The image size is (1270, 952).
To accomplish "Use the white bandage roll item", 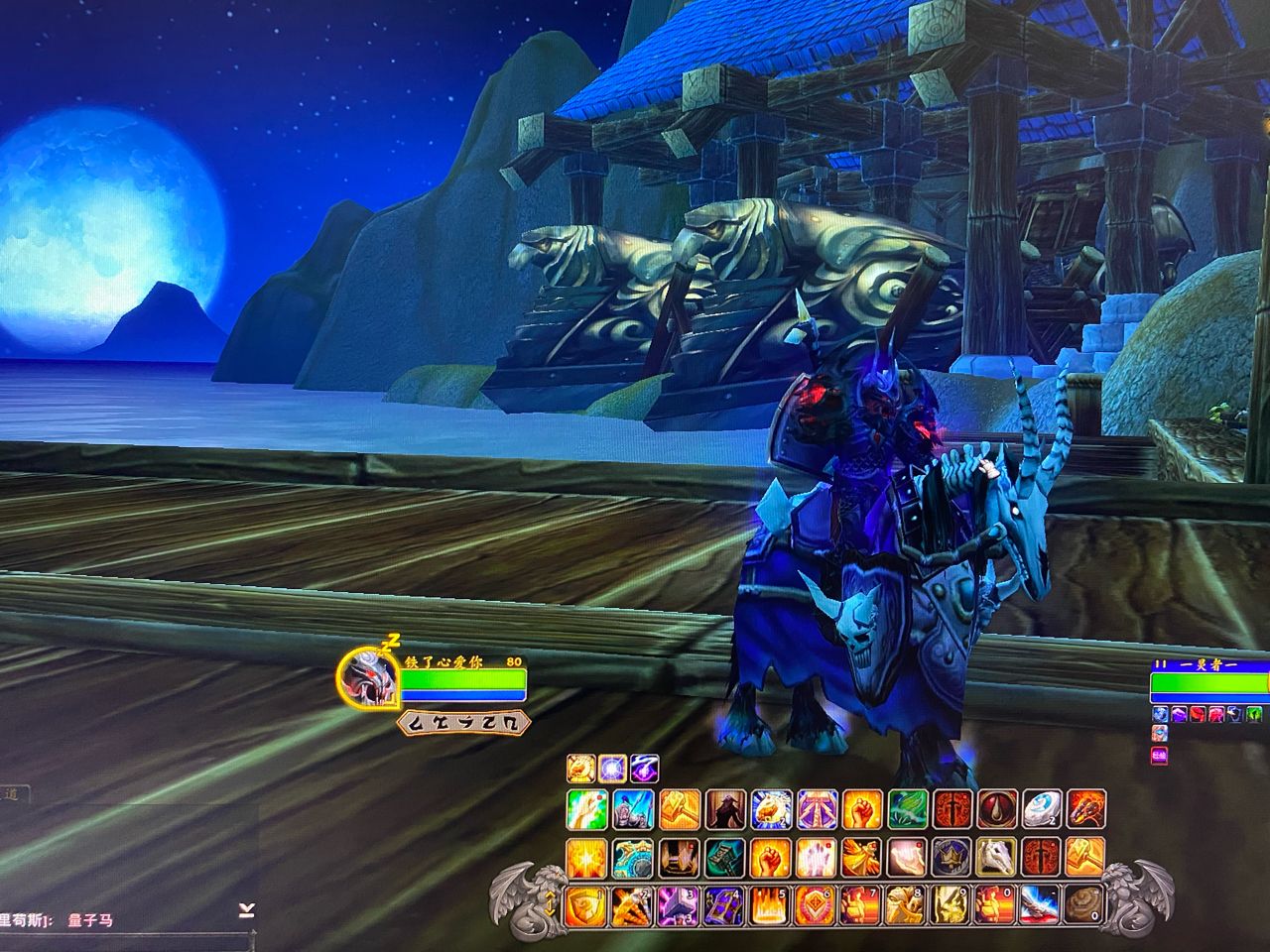I will point(1042,809).
